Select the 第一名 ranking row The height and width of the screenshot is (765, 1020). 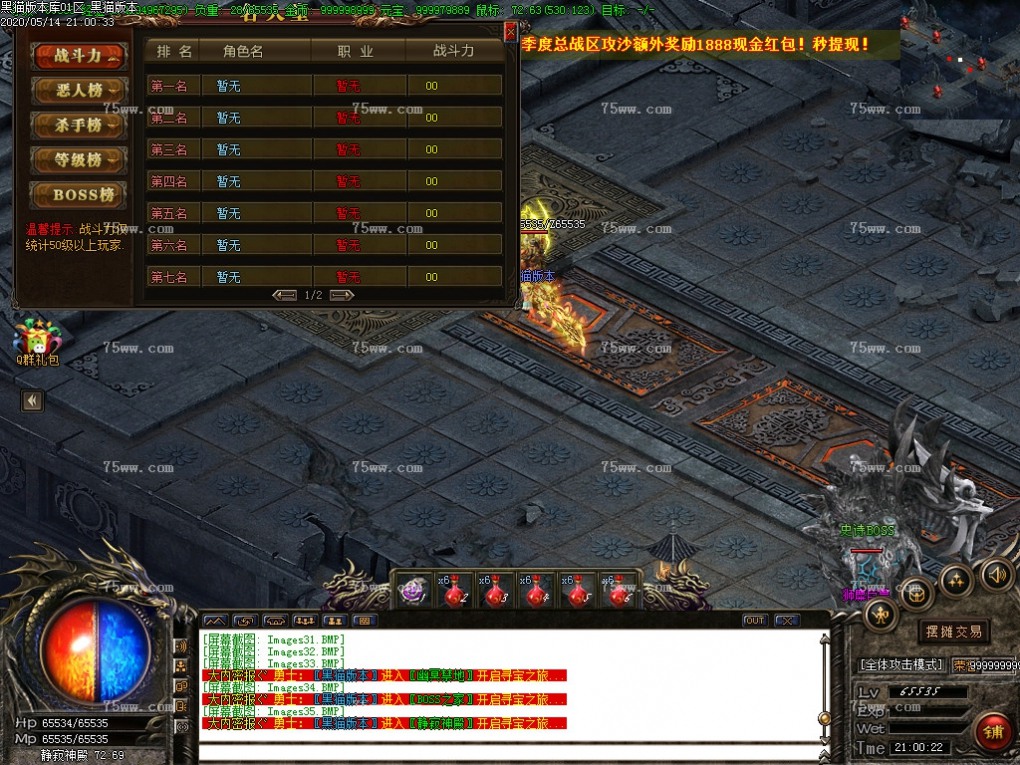pos(324,86)
